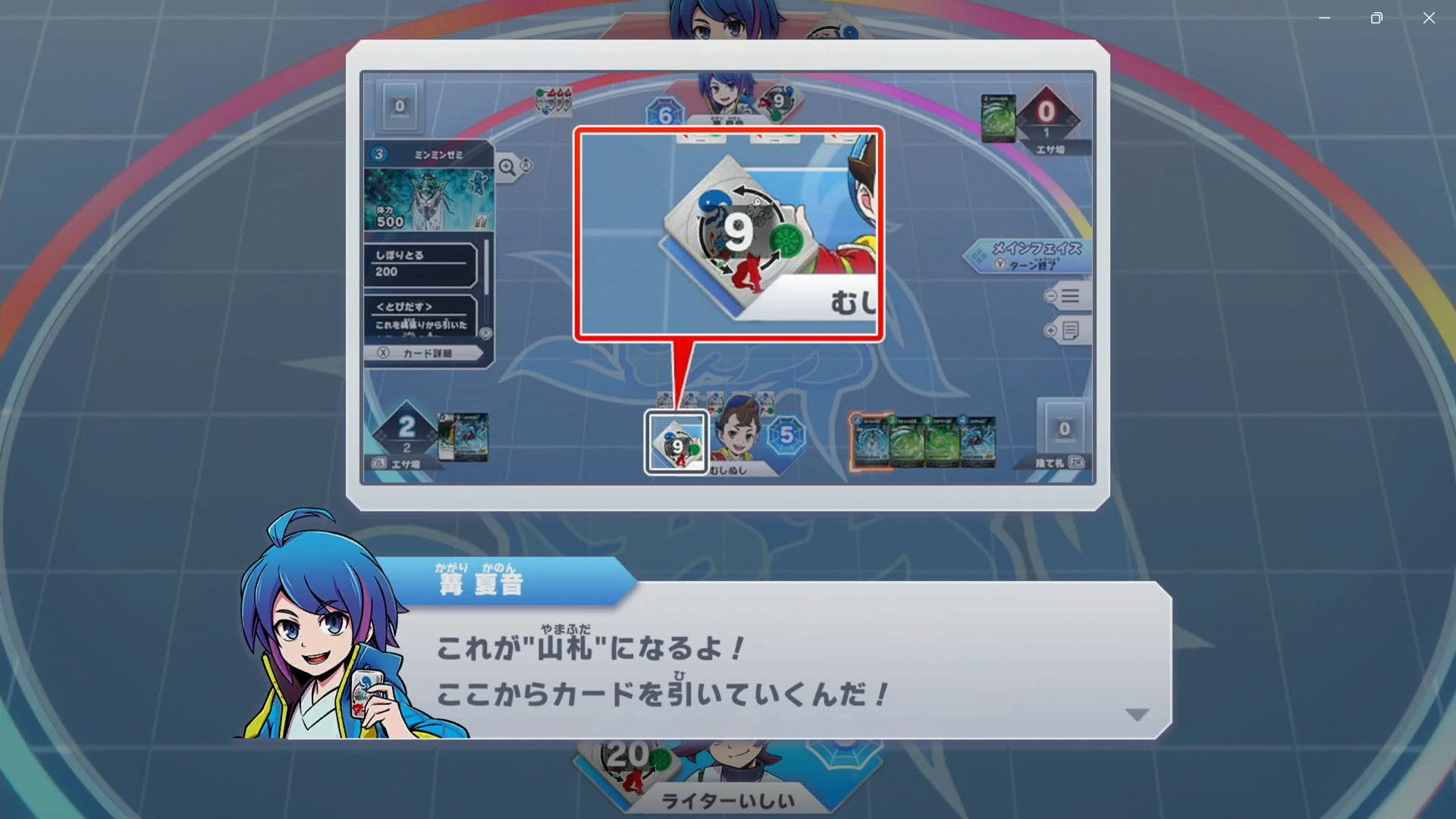The image size is (1456, 819).
Task: Click the ability panel scrollbar
Action: [x=486, y=267]
